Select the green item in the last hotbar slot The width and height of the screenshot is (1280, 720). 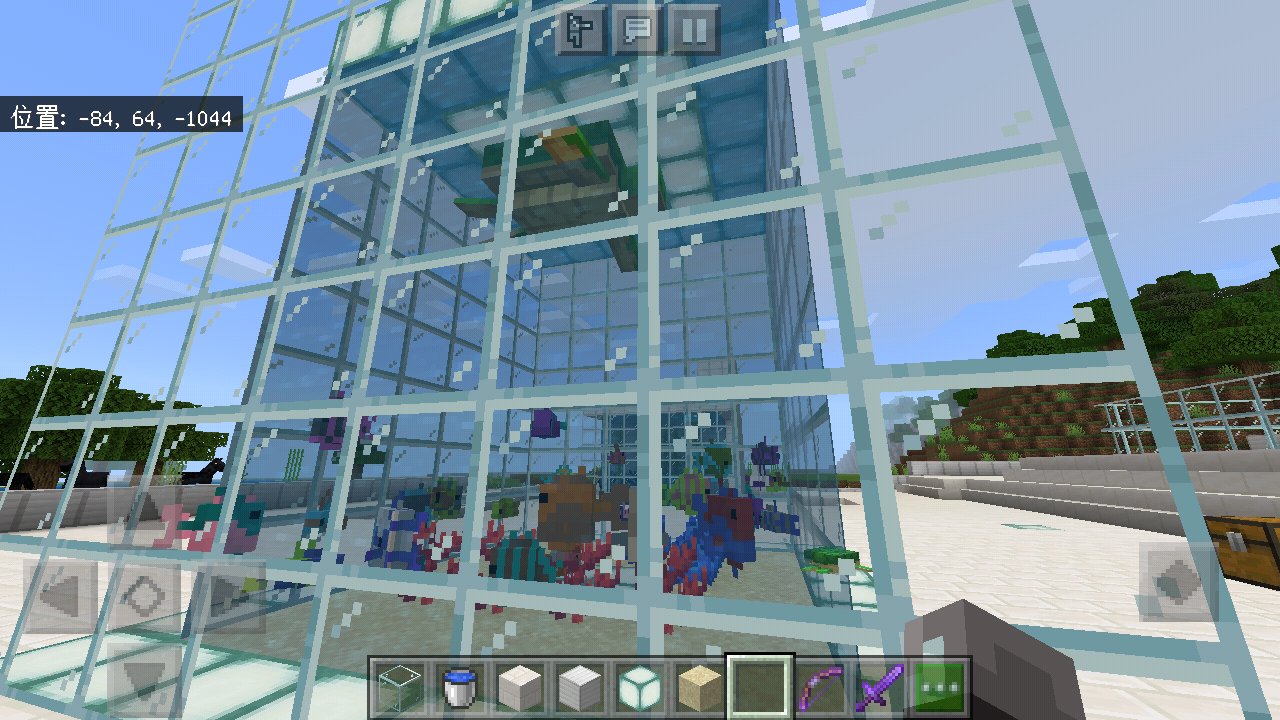(x=940, y=685)
